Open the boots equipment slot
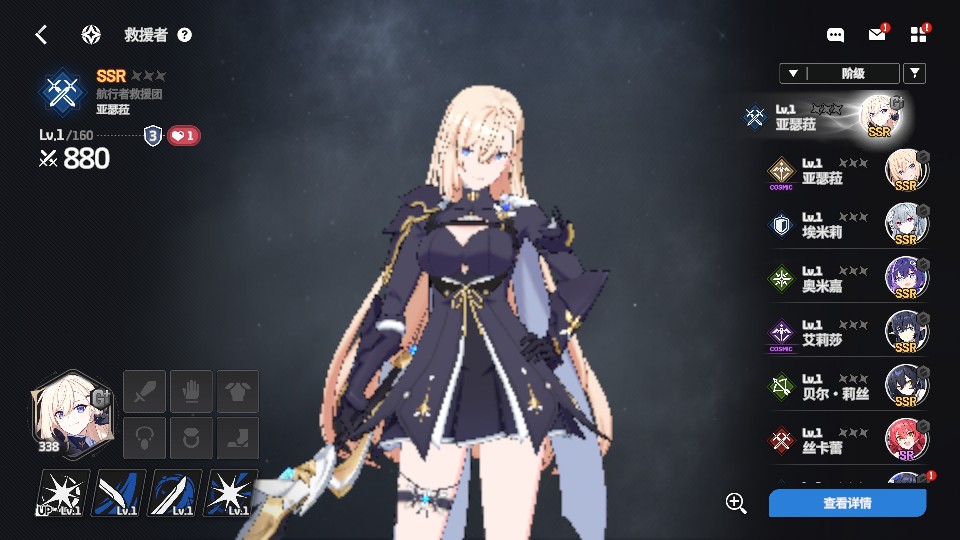Image resolution: width=960 pixels, height=540 pixels. click(238, 438)
